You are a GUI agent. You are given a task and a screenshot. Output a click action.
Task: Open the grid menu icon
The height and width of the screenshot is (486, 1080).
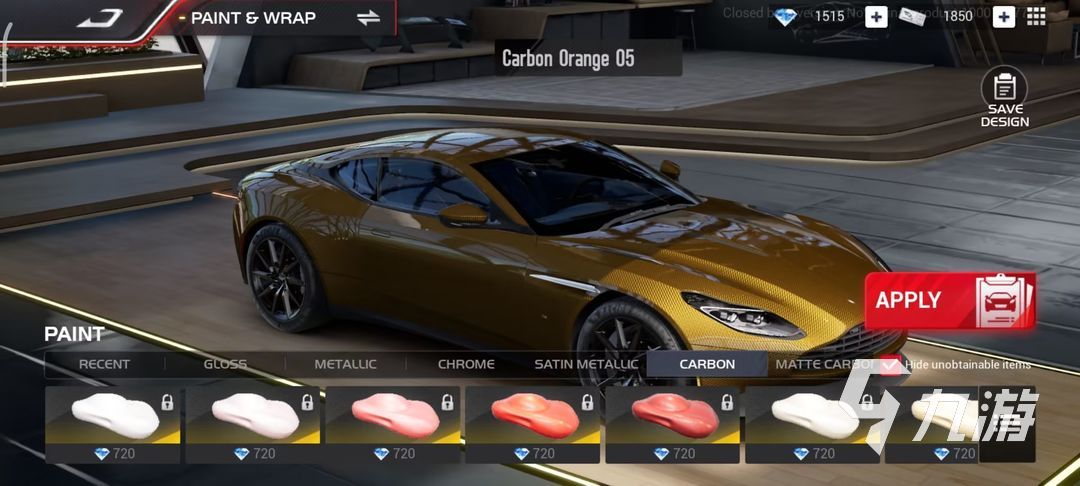[1036, 16]
